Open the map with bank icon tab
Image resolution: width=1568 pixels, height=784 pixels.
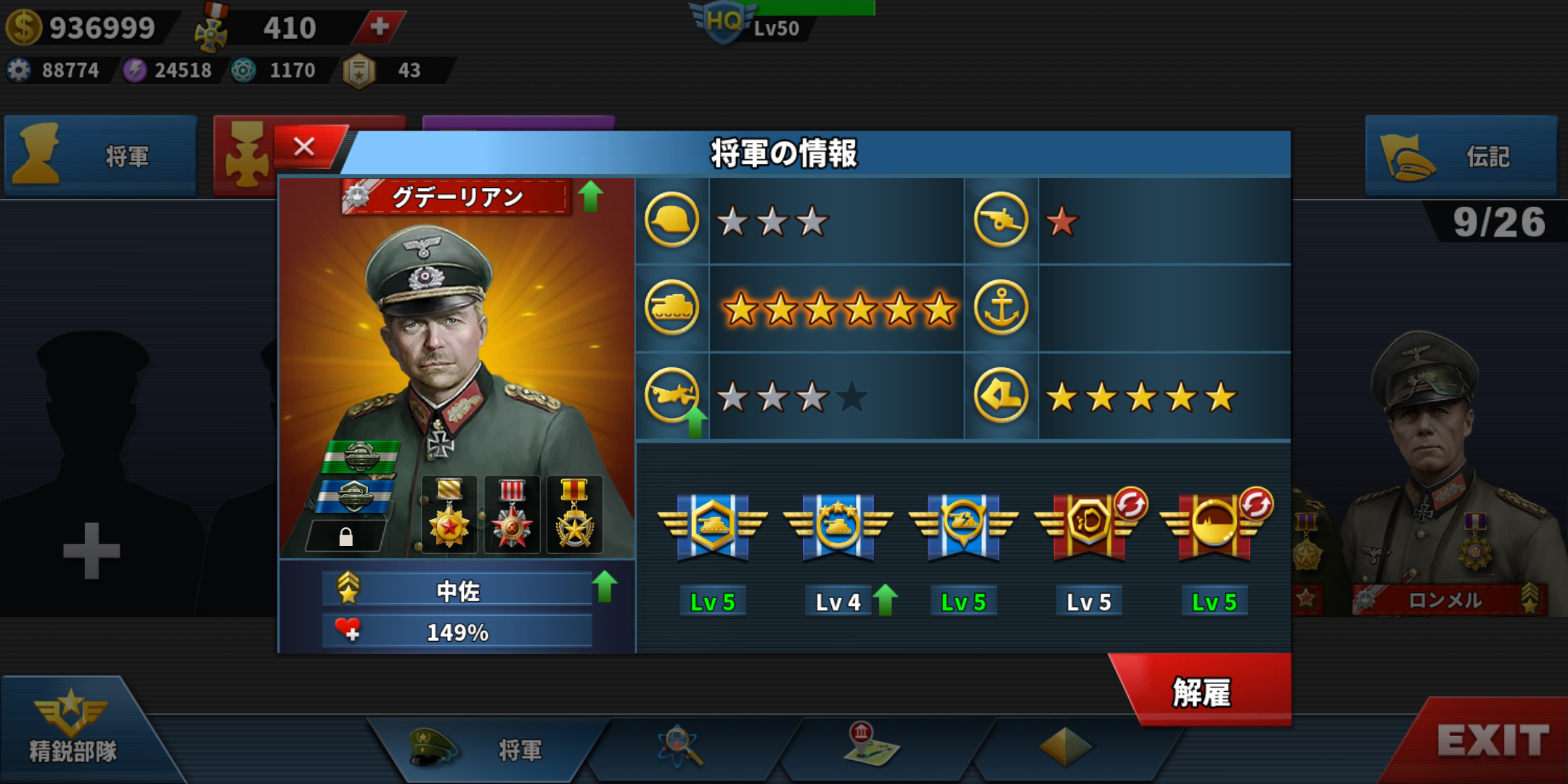[x=871, y=746]
